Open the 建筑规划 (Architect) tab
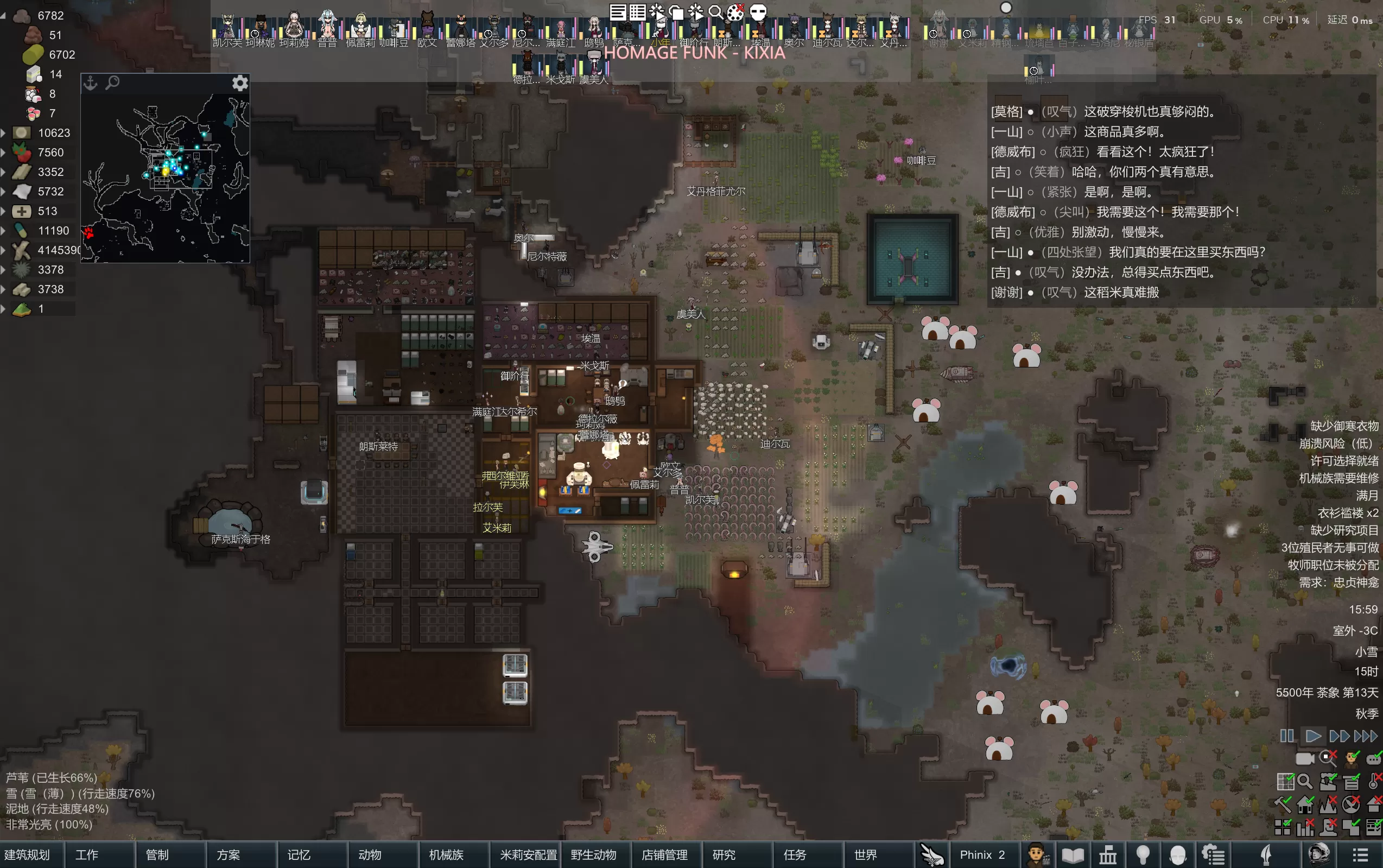Screen dimensions: 1383x868 point(28,855)
